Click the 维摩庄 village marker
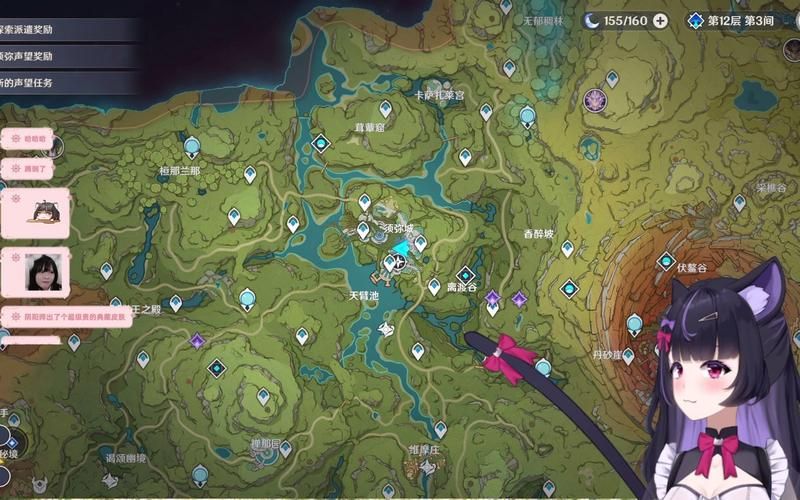This screenshot has height=500, width=800. click(428, 467)
